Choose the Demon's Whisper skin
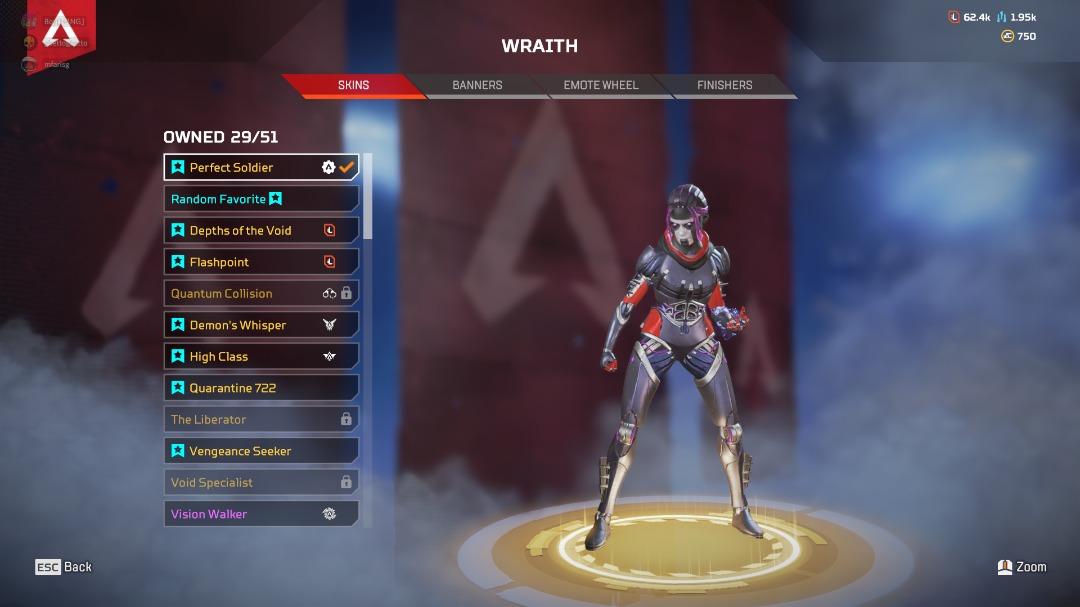The width and height of the screenshot is (1080, 607). tap(261, 325)
